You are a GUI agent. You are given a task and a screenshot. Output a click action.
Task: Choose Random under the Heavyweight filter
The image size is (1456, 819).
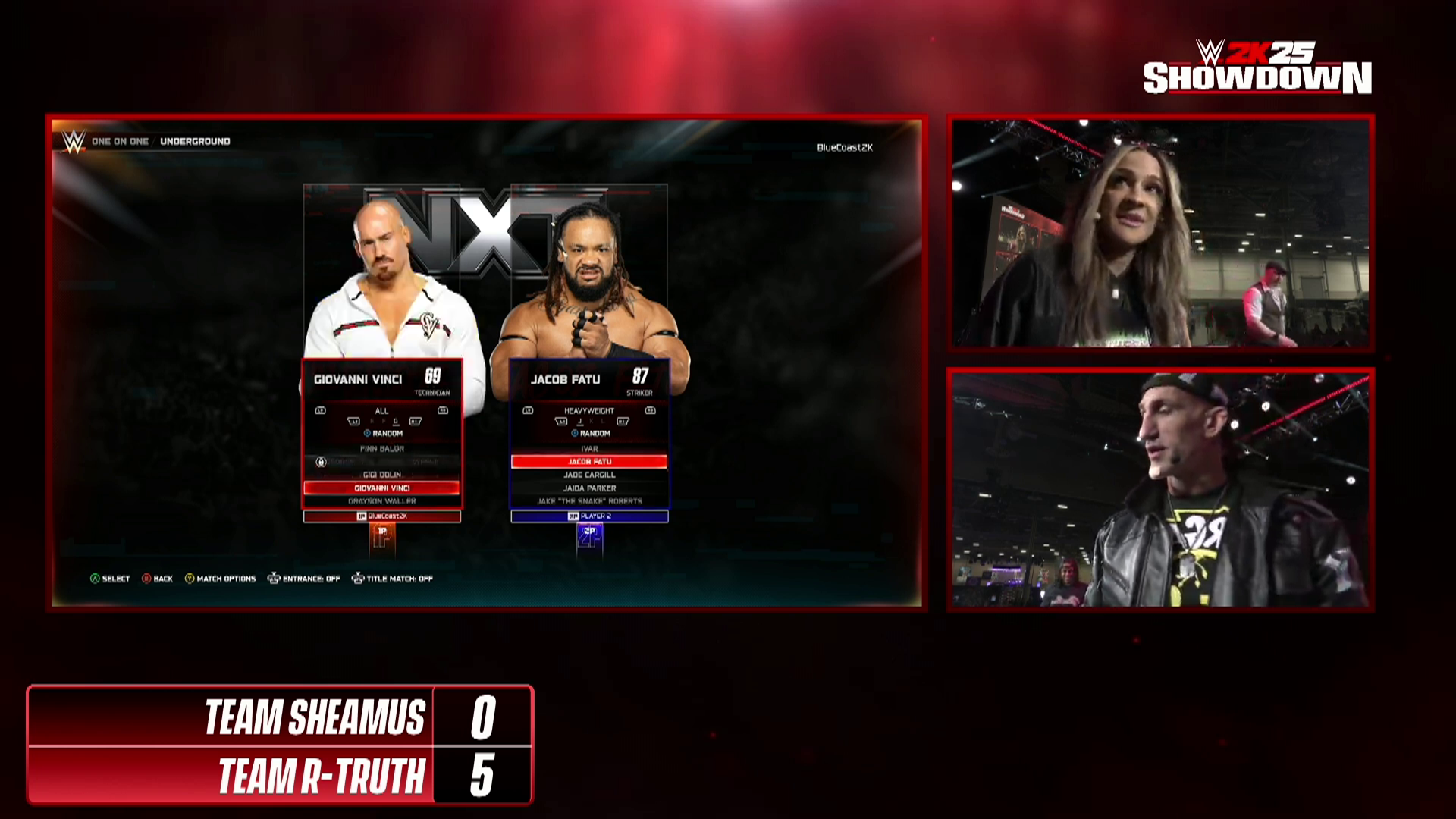(x=591, y=434)
